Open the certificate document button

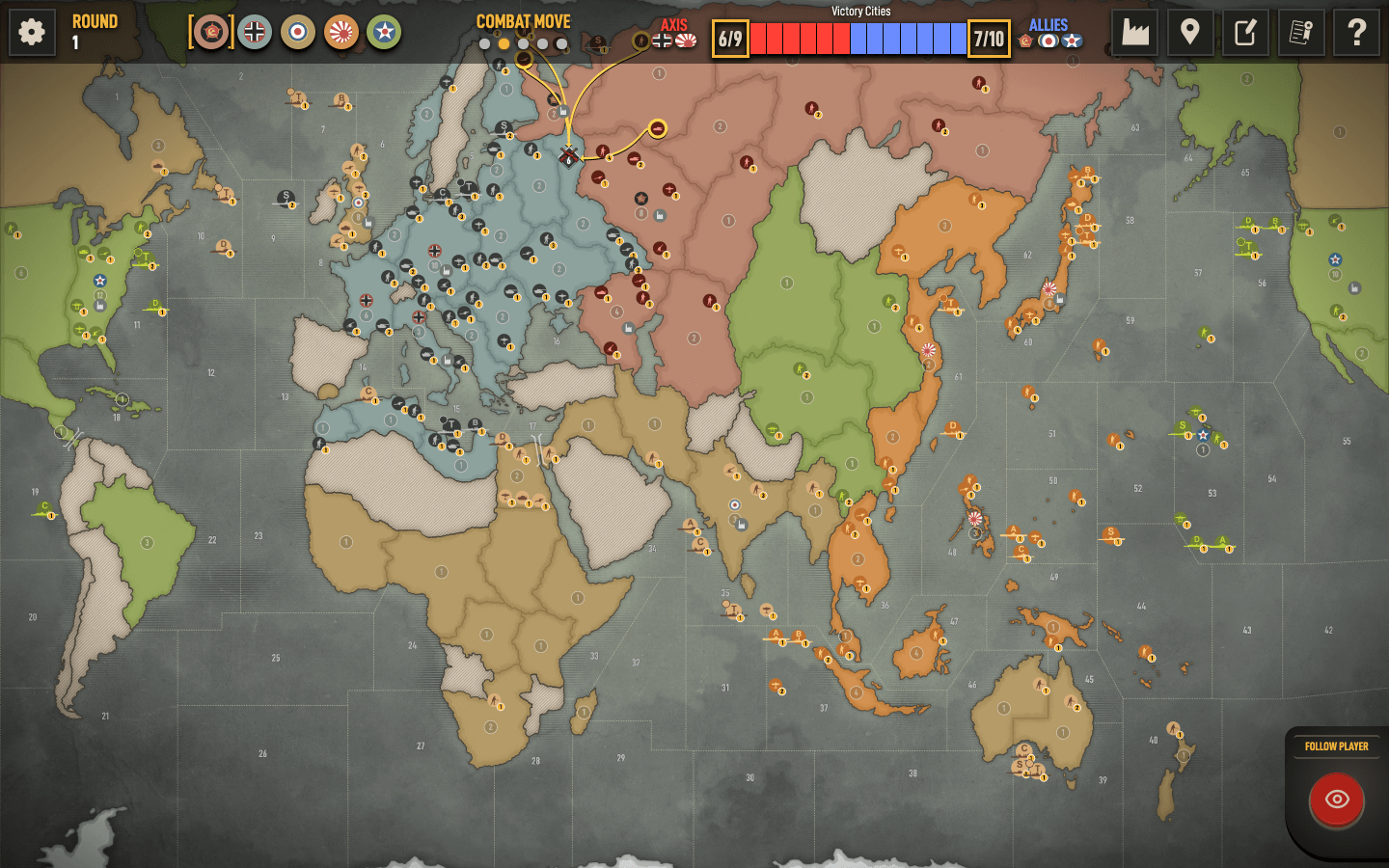coord(1301,33)
